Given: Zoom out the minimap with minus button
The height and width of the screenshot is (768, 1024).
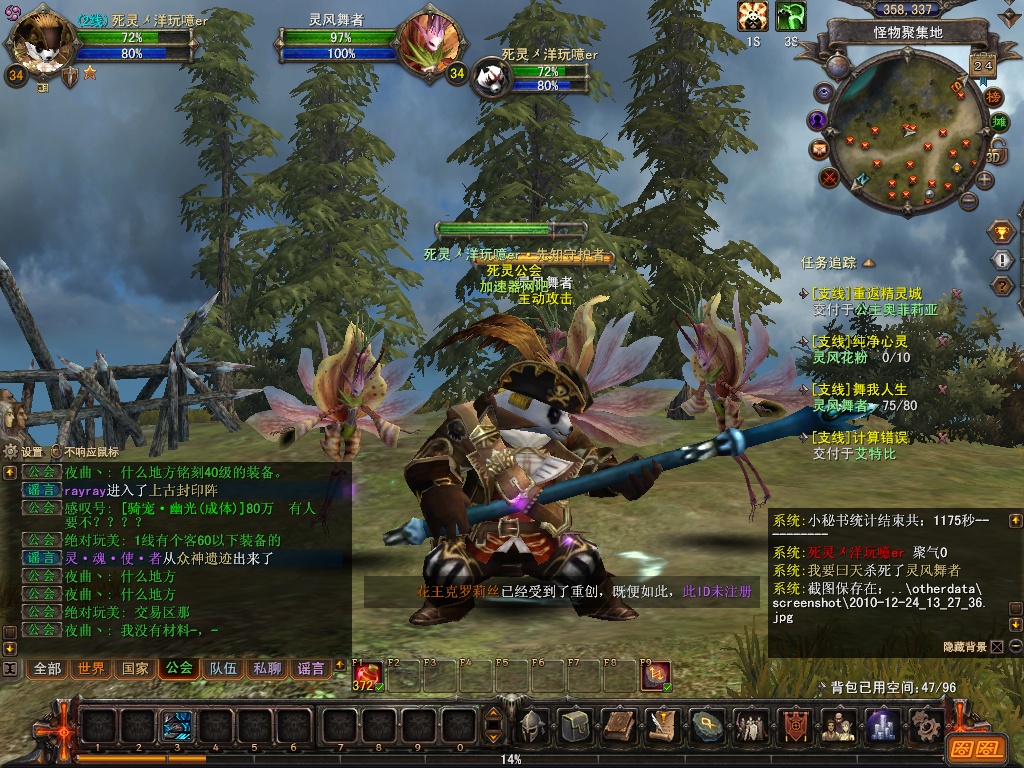Looking at the screenshot, I should pyautogui.click(x=967, y=201).
